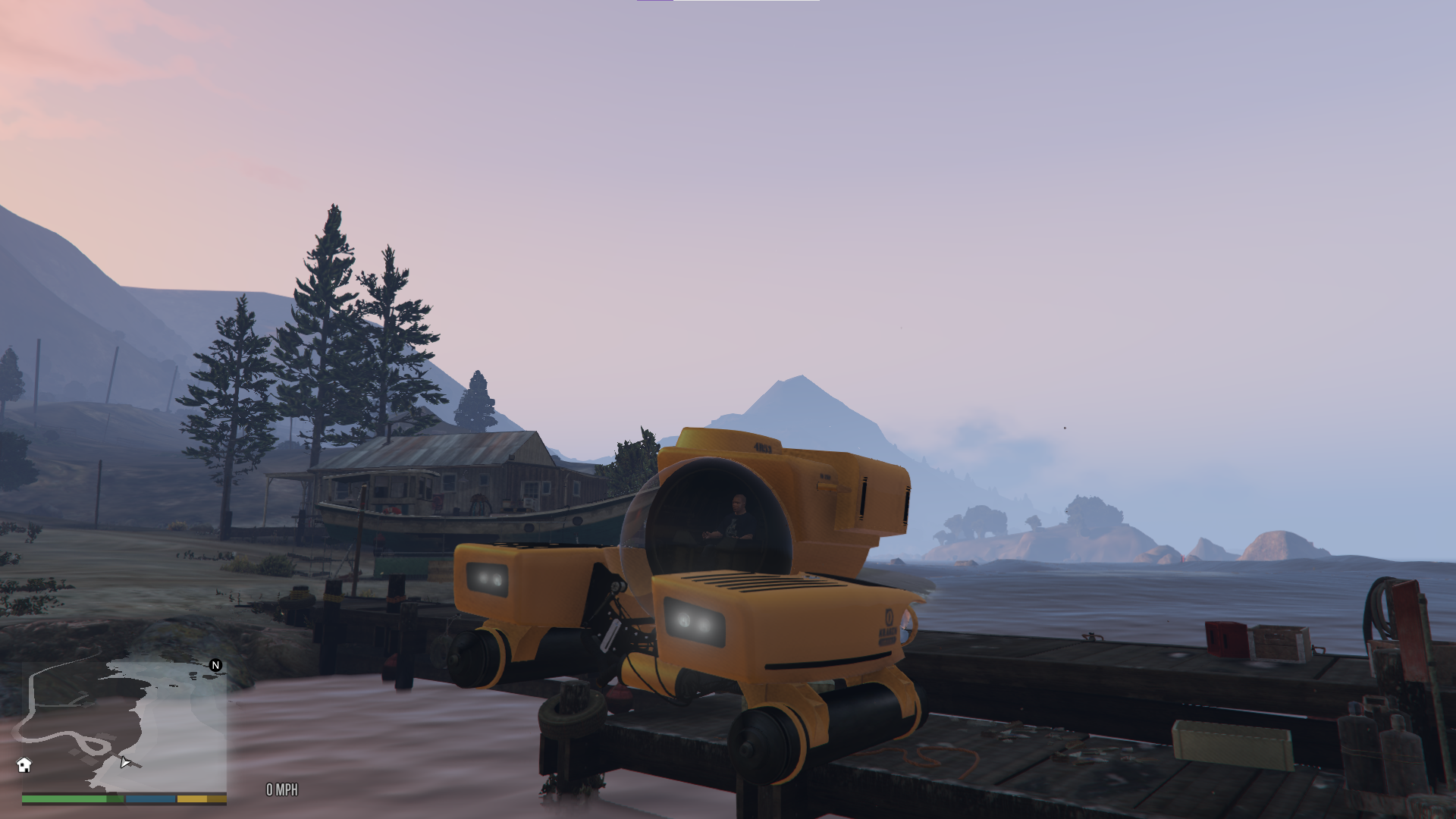Click the 0 MPH speedometer readout
This screenshot has height=819, width=1456.
pos(281,790)
